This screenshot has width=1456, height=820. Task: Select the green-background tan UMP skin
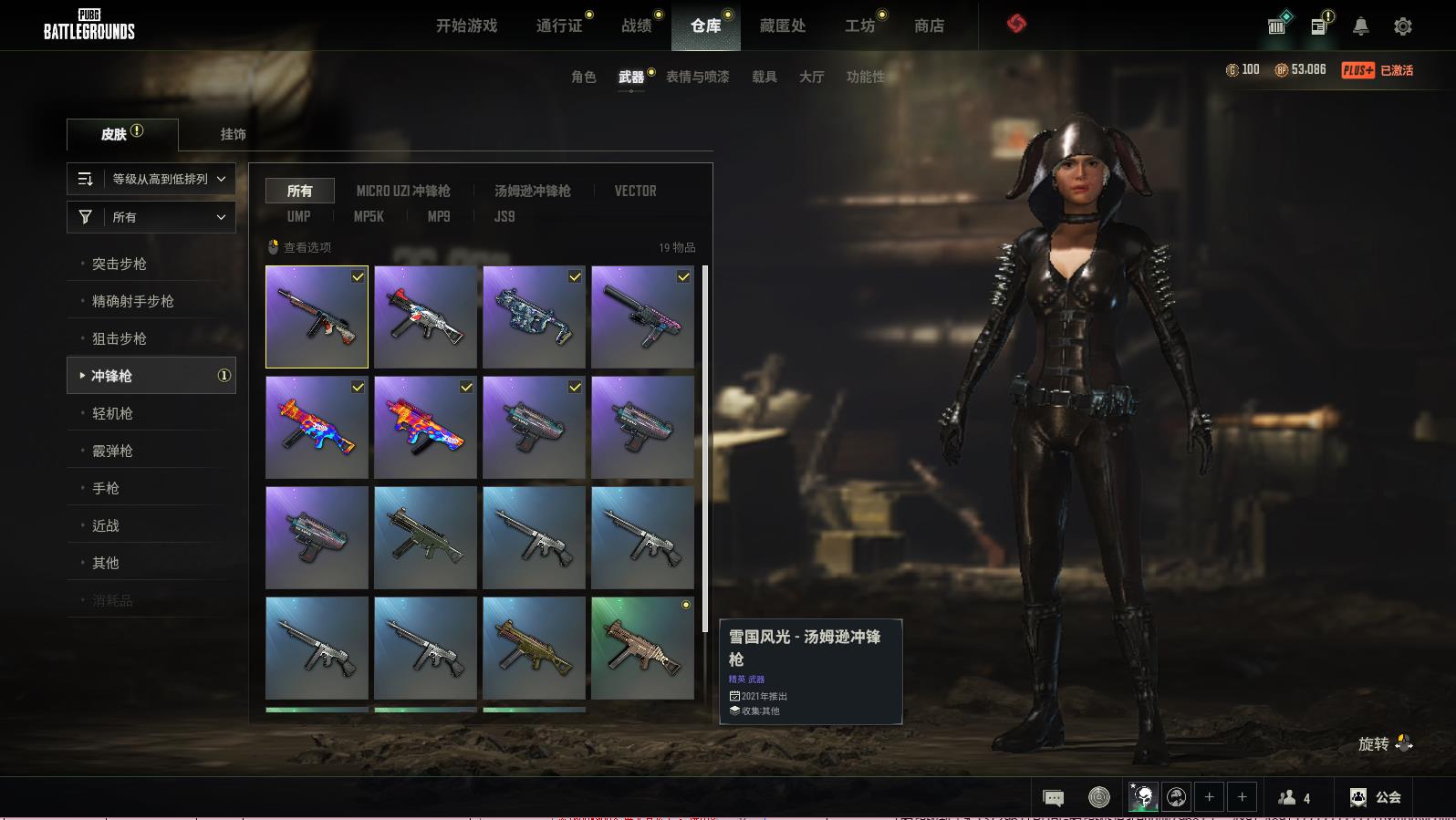tap(642, 648)
